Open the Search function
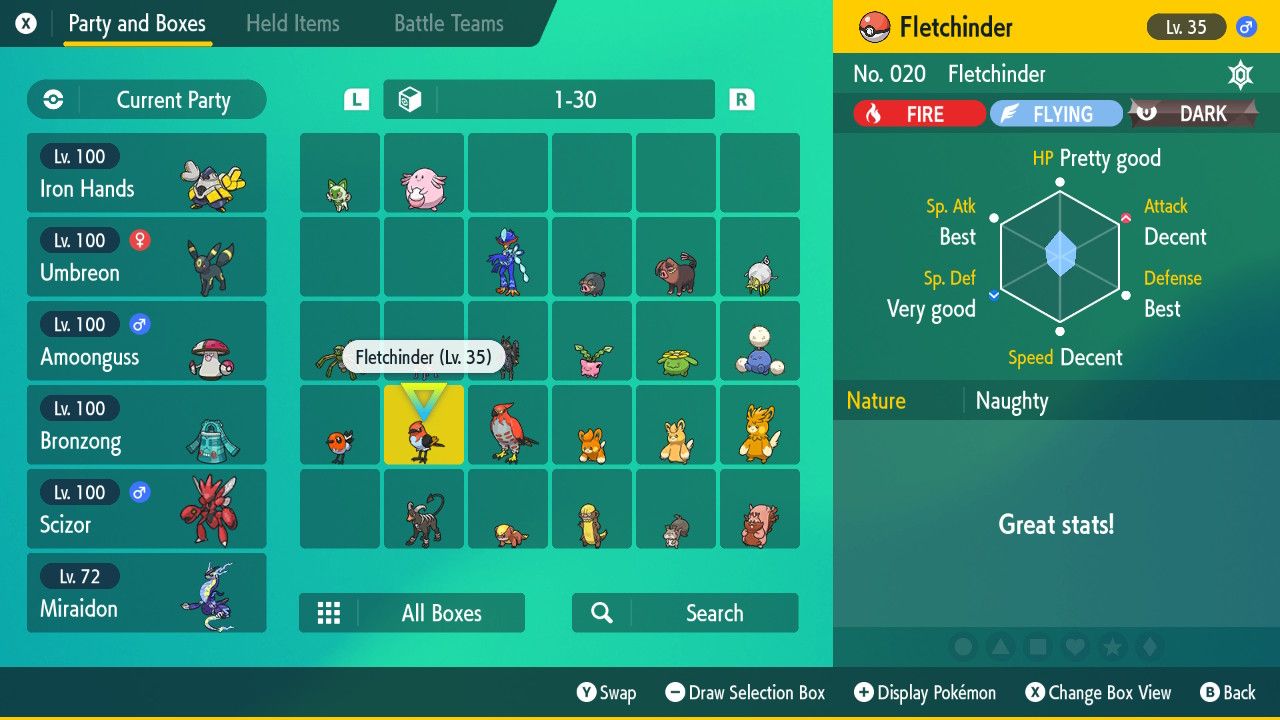This screenshot has width=1280, height=720. pyautogui.click(x=684, y=613)
